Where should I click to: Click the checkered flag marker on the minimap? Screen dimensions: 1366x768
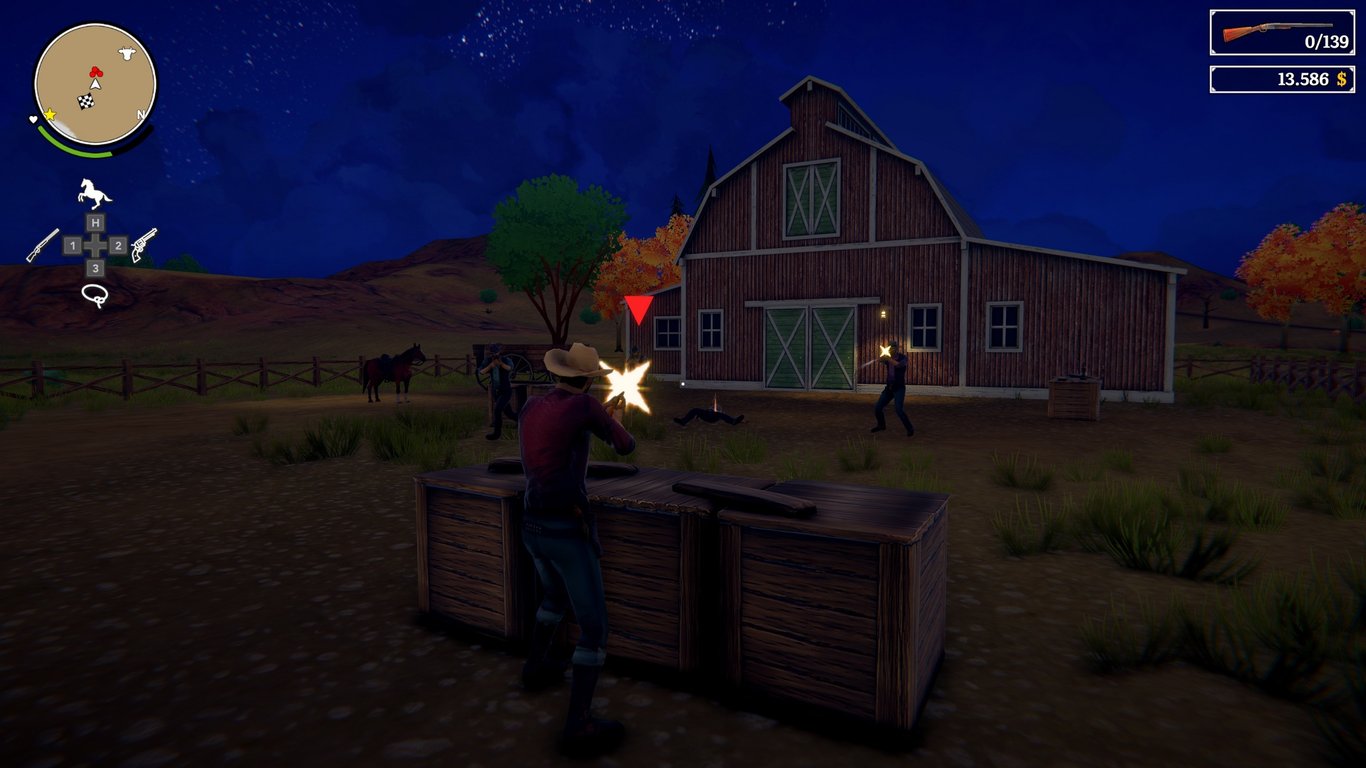pos(85,101)
